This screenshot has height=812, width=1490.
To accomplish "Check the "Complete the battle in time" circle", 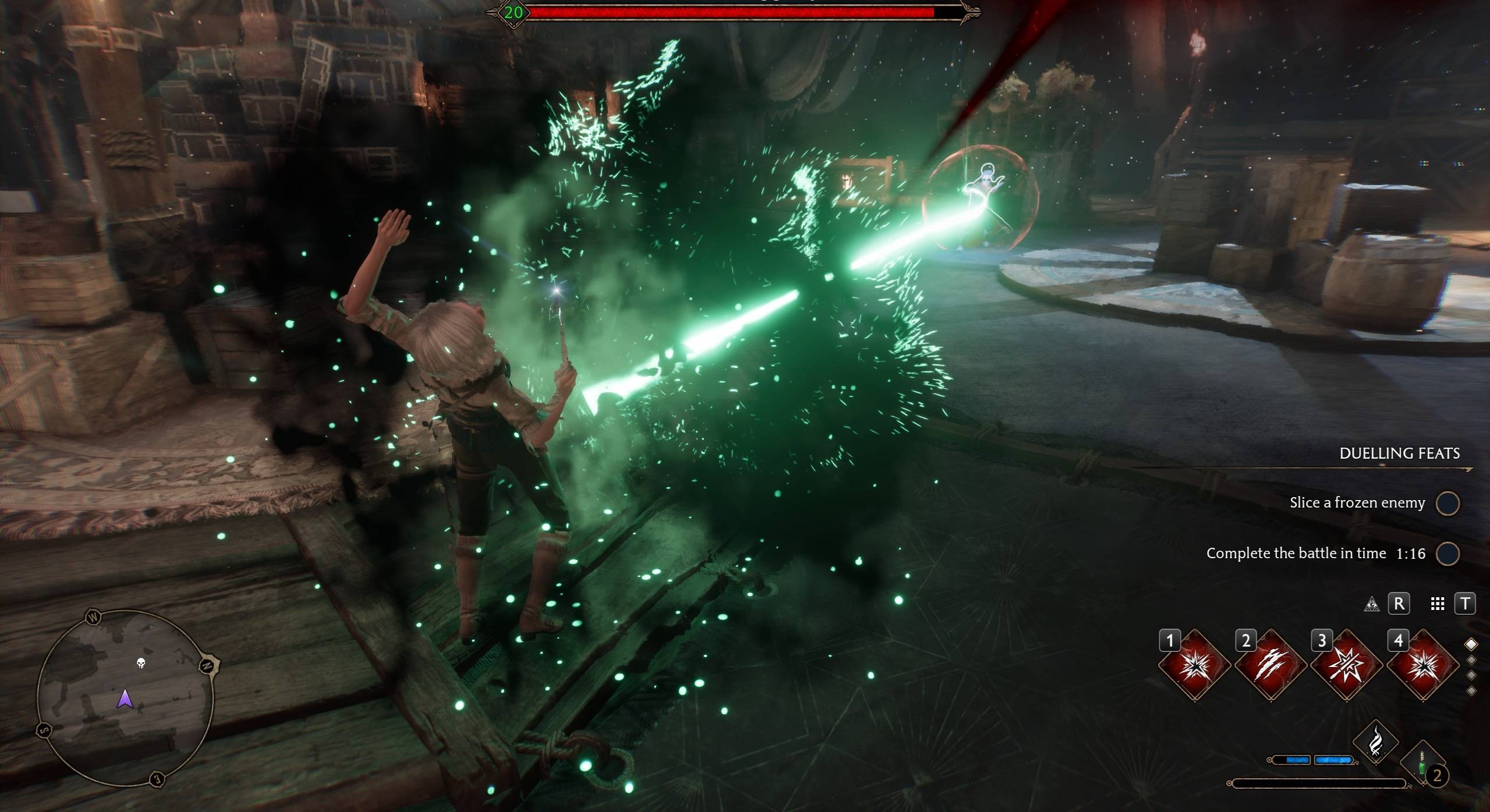I will coord(1447,554).
